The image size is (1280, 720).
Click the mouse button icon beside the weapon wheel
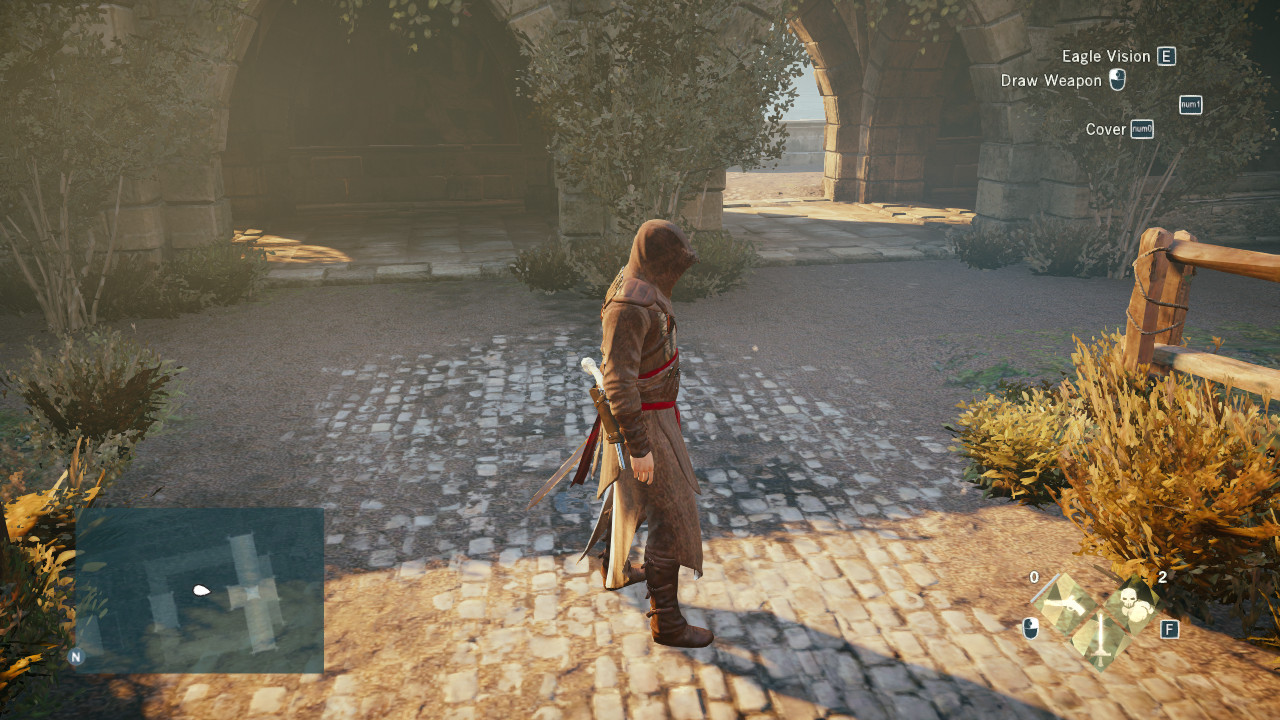coord(1030,629)
